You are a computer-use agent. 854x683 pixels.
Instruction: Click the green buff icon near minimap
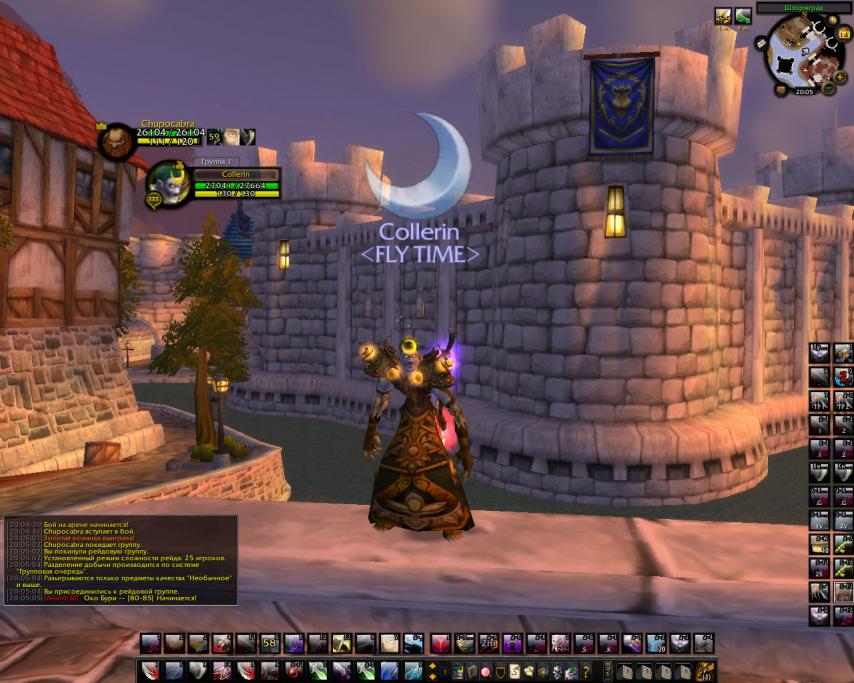[743, 16]
